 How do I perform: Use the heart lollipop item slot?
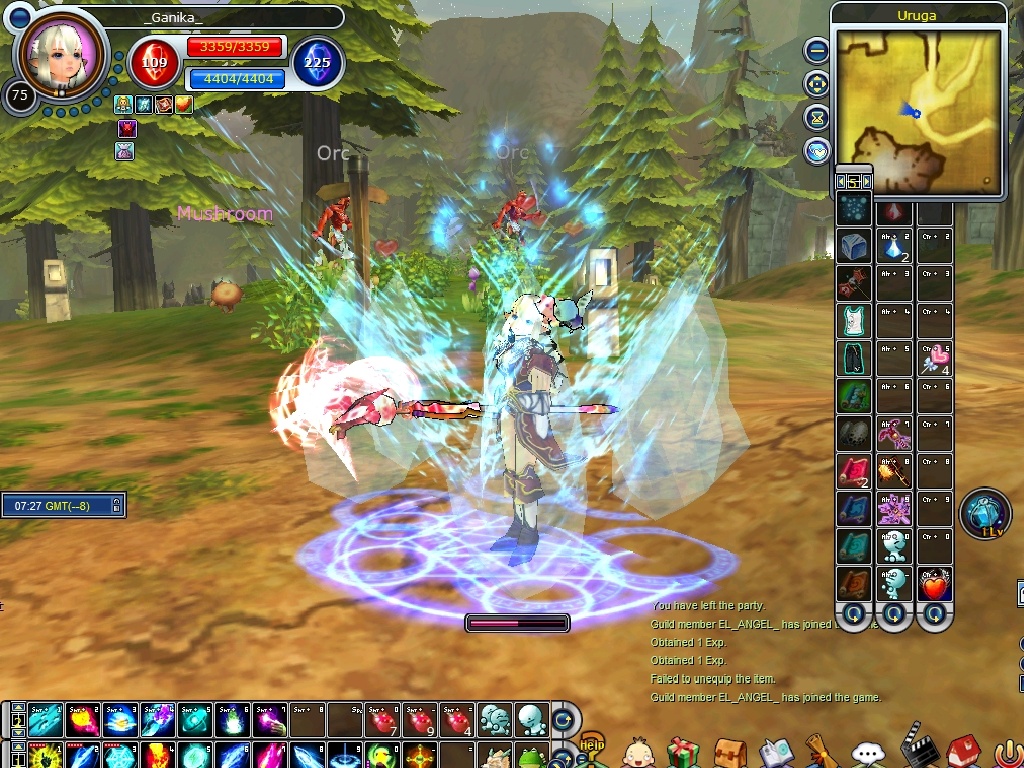point(935,360)
